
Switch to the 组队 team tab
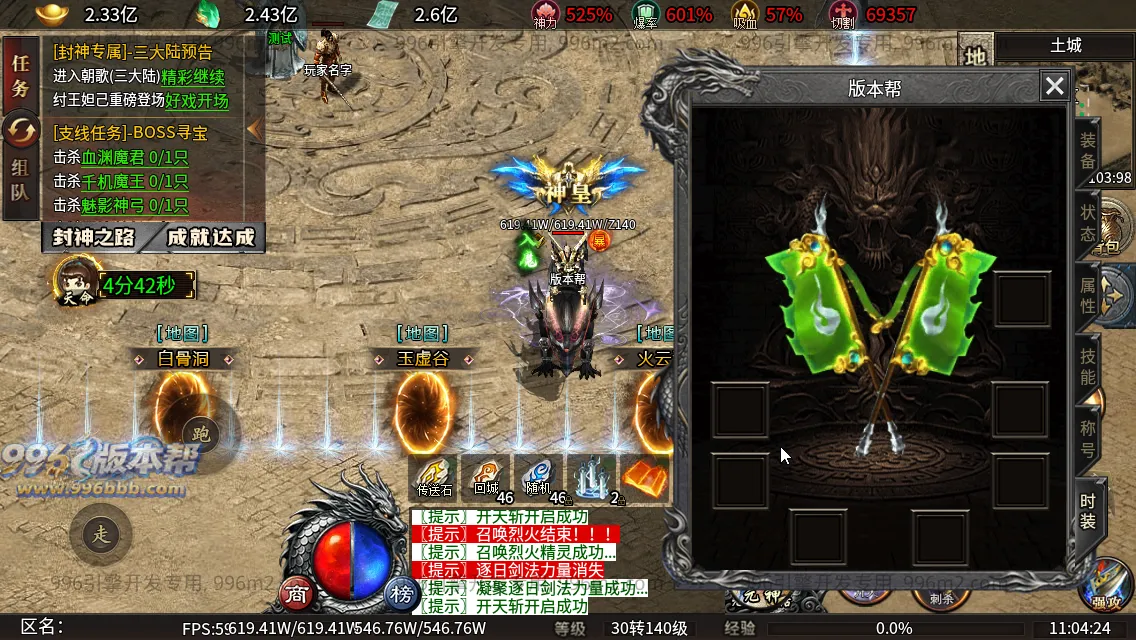click(21, 179)
